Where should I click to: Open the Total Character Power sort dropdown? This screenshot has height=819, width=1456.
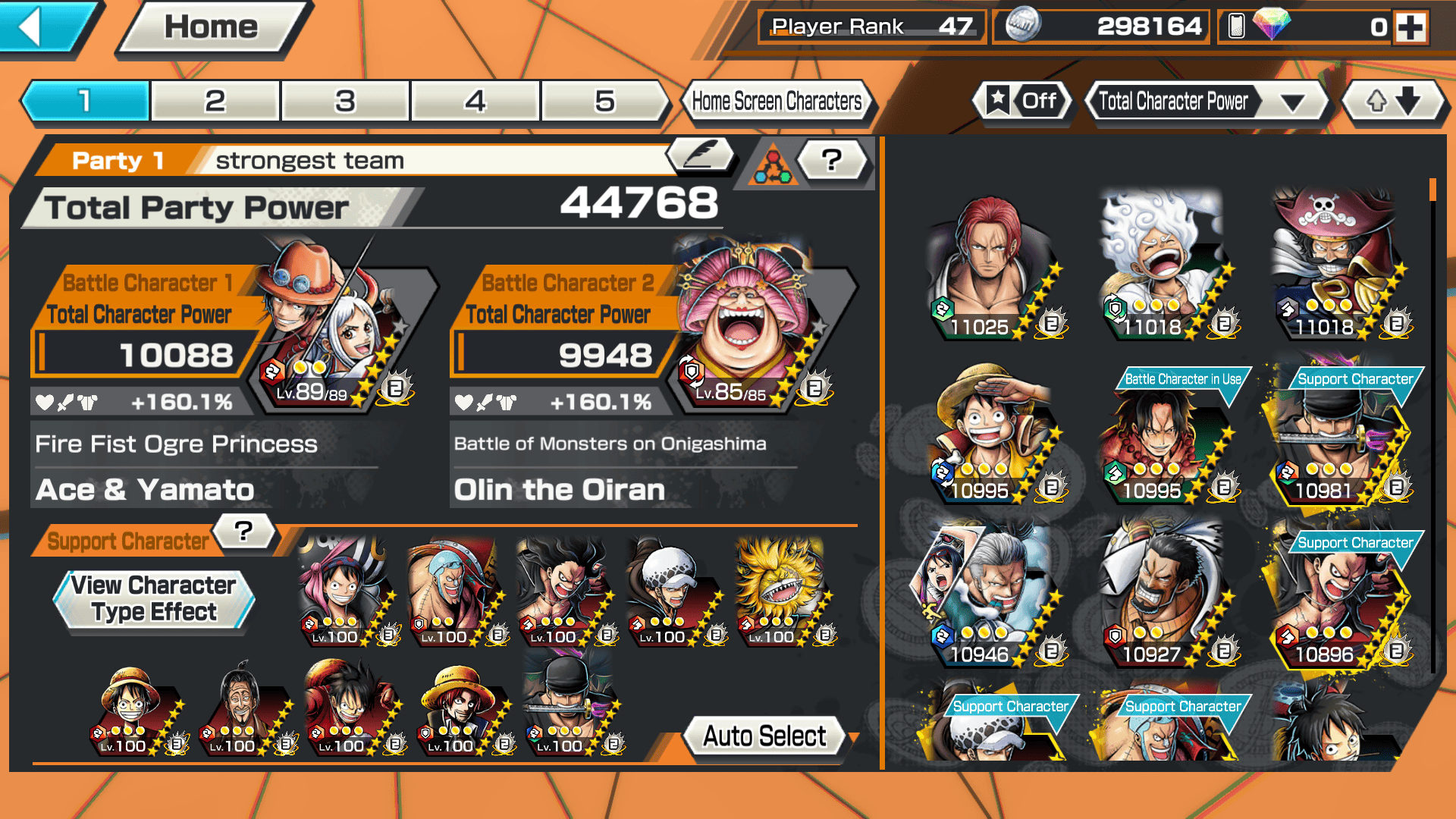1206,101
